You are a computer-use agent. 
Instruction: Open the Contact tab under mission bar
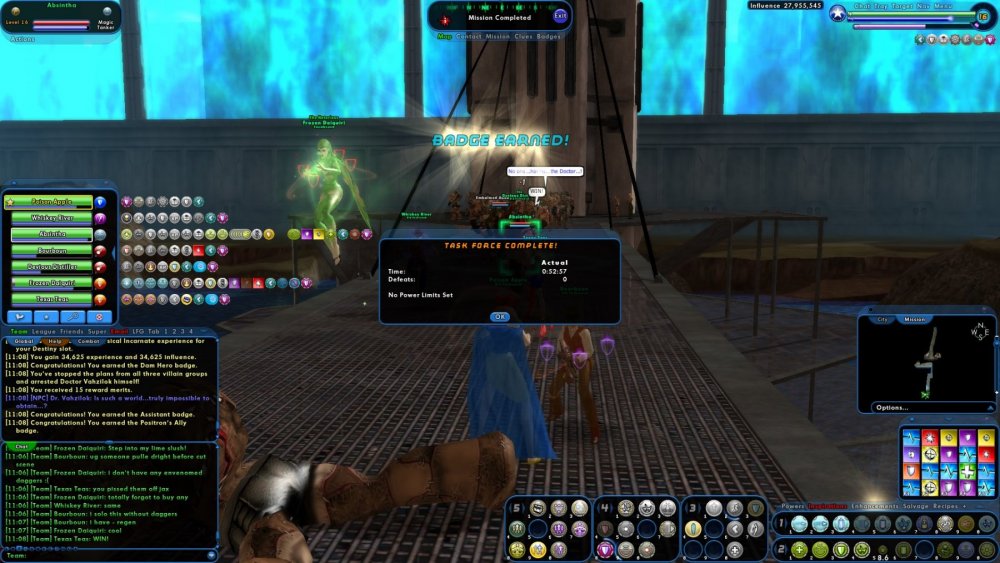[x=469, y=36]
